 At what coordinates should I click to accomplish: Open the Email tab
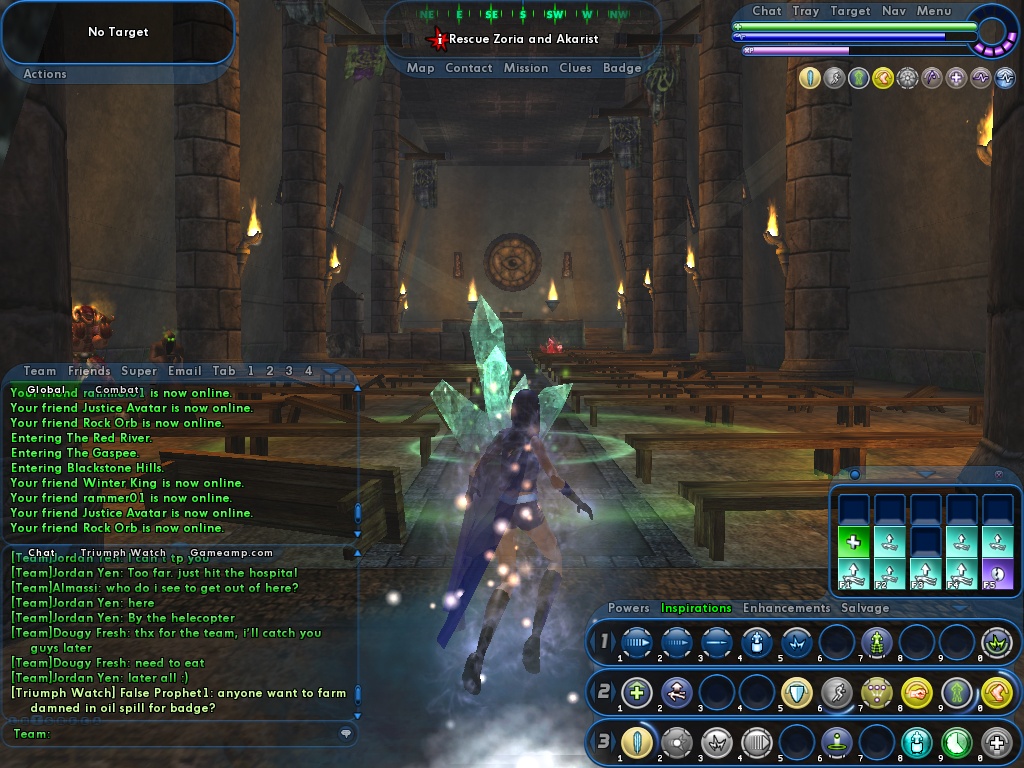tap(184, 371)
